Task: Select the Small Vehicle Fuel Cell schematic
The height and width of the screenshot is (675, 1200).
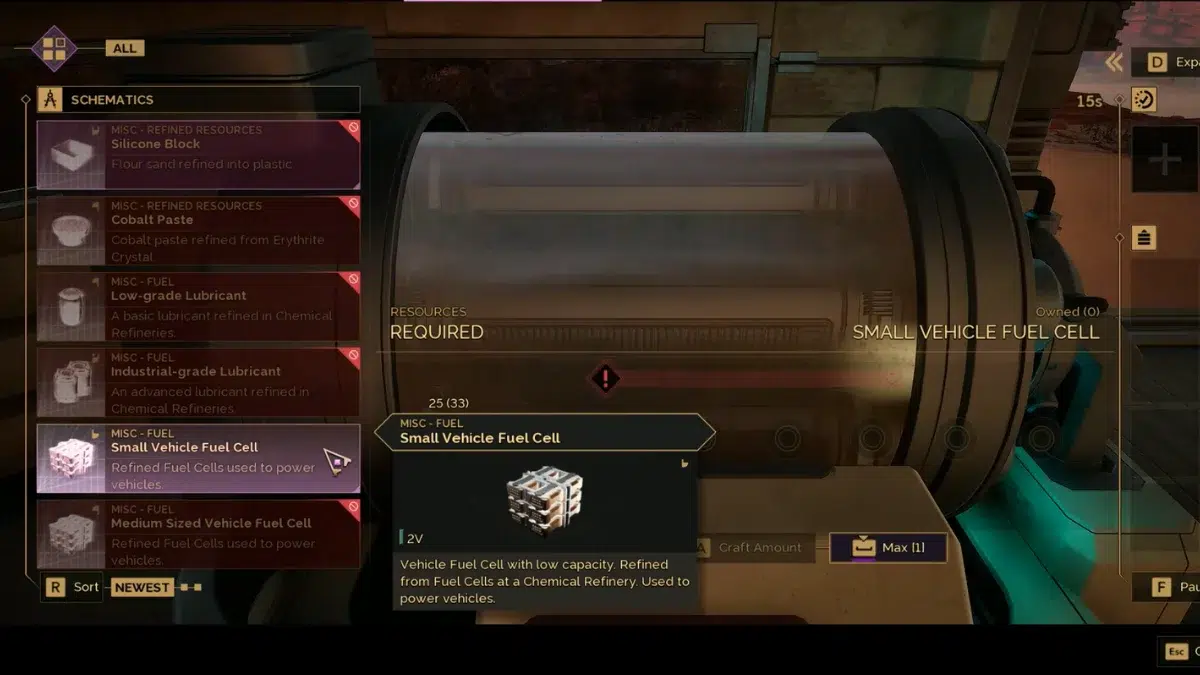Action: point(198,459)
